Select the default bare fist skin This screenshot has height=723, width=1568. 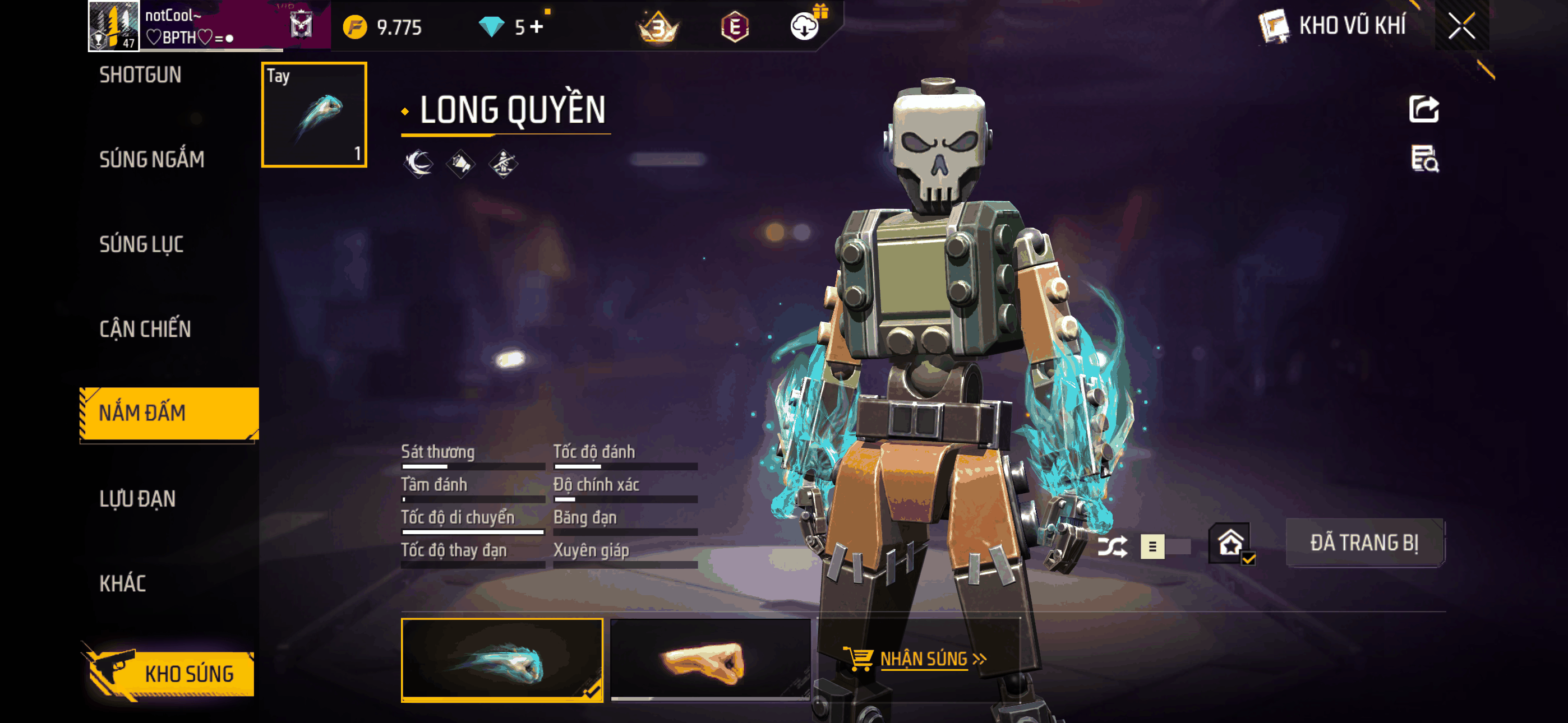click(x=710, y=660)
